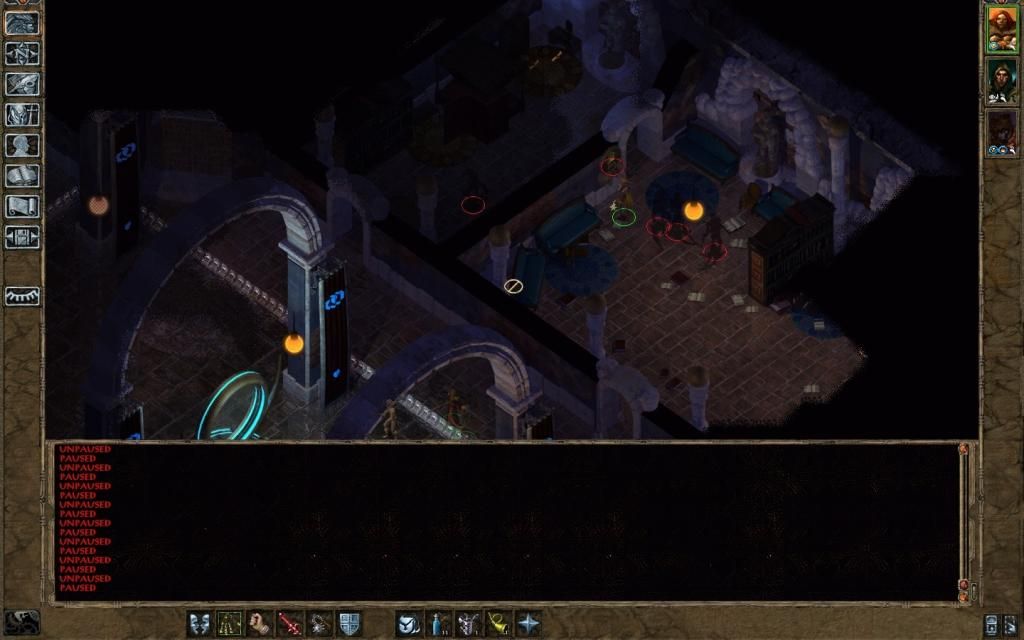Open the options menu button

(22, 237)
